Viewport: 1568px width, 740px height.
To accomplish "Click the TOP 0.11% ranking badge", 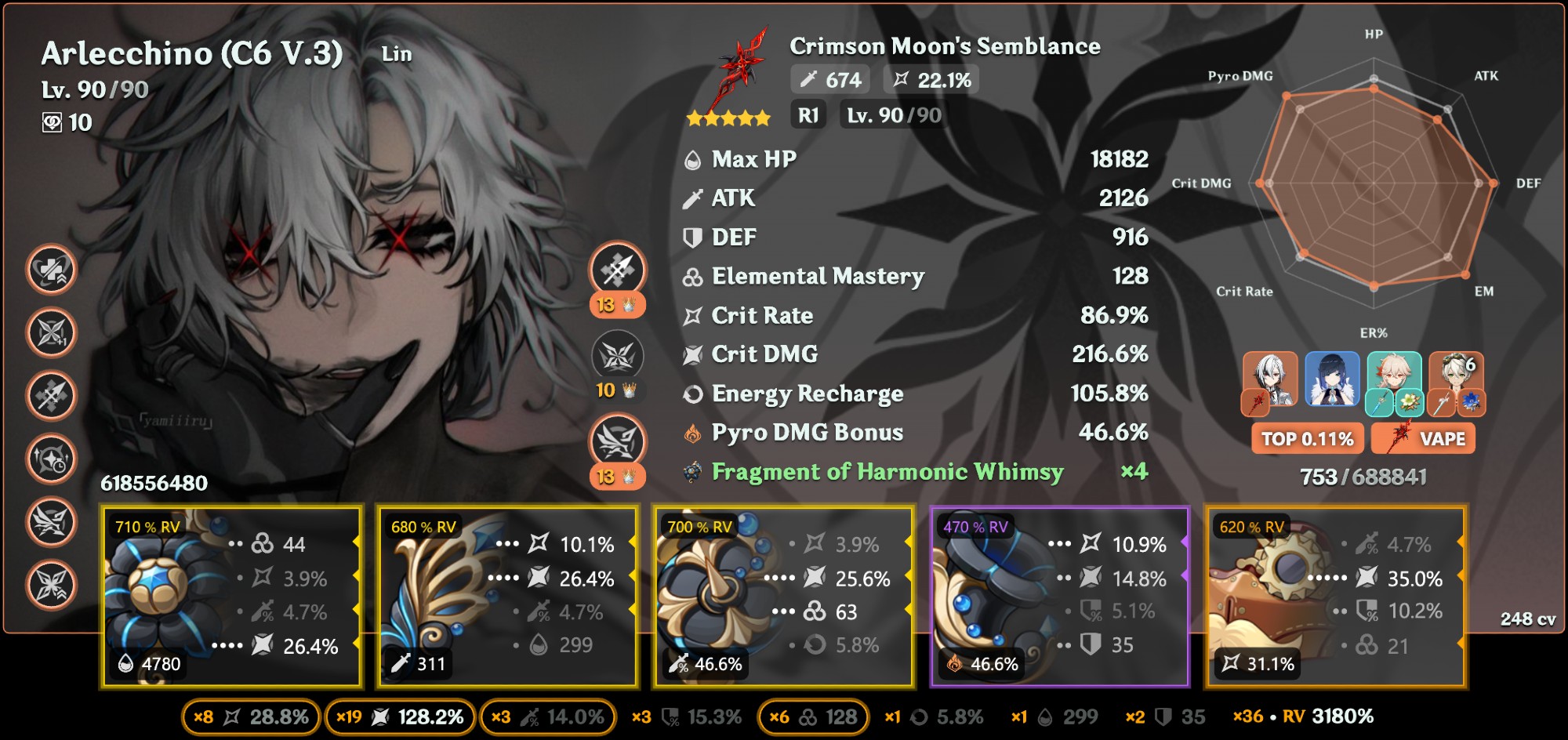I will (1308, 439).
